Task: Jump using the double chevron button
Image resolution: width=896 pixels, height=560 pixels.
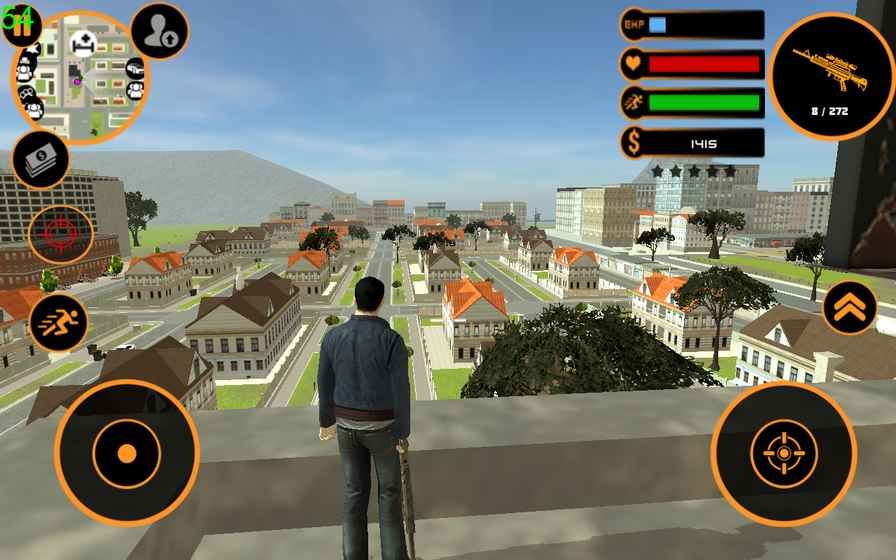Action: tap(849, 307)
